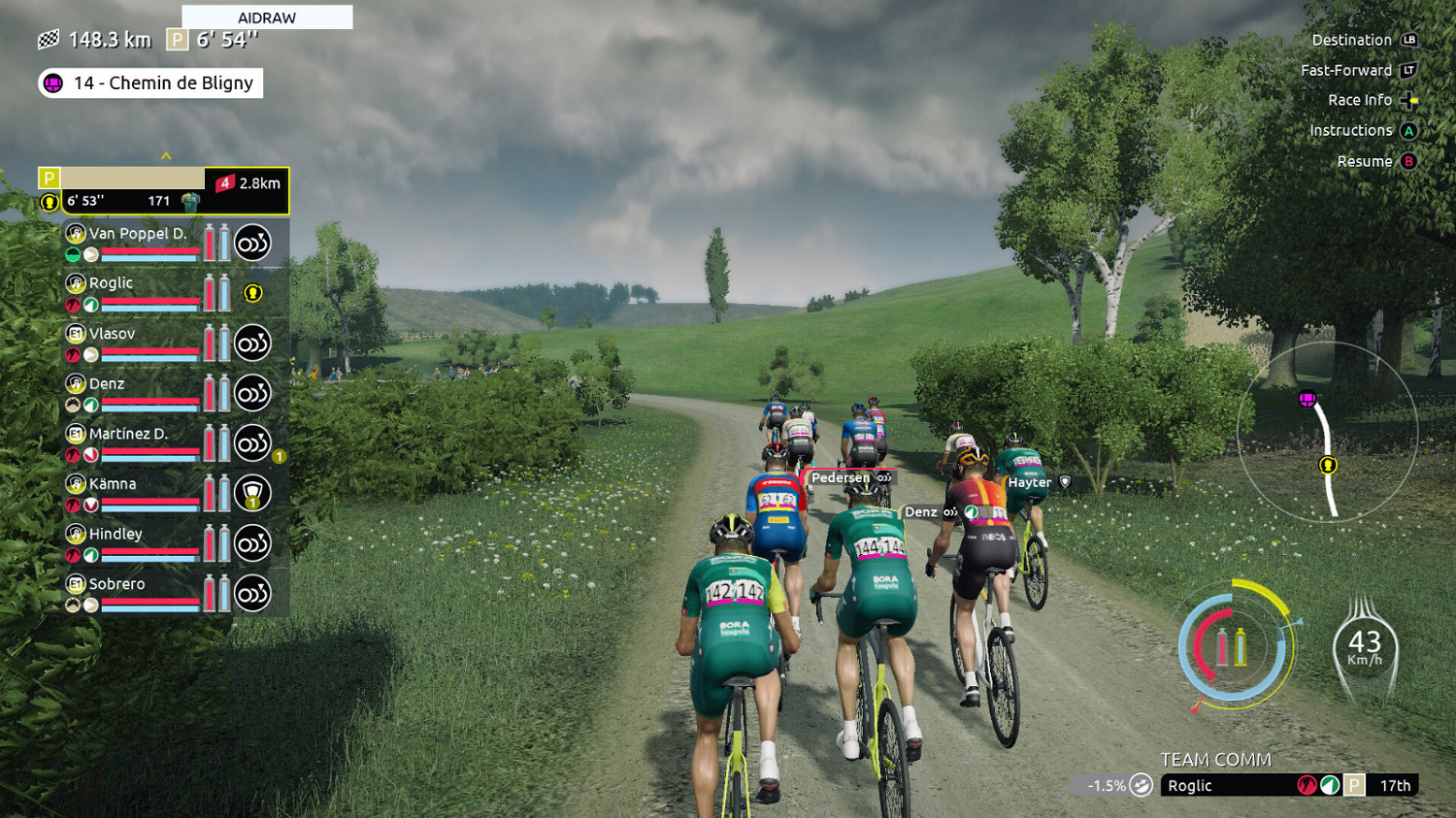The height and width of the screenshot is (818, 1456).
Task: Activate Fast-Forward
Action: (1351, 70)
